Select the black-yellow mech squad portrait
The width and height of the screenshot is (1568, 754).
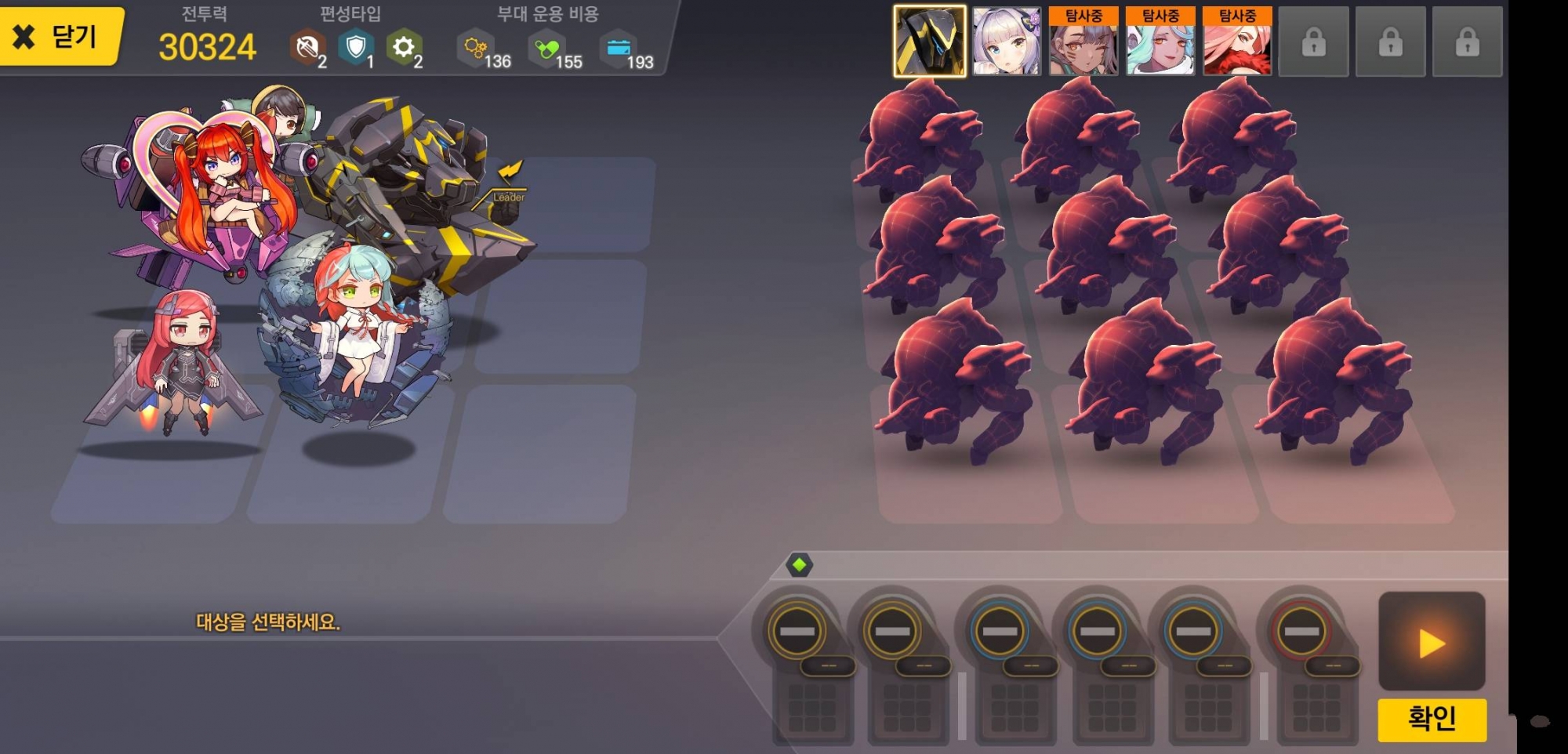coord(930,42)
